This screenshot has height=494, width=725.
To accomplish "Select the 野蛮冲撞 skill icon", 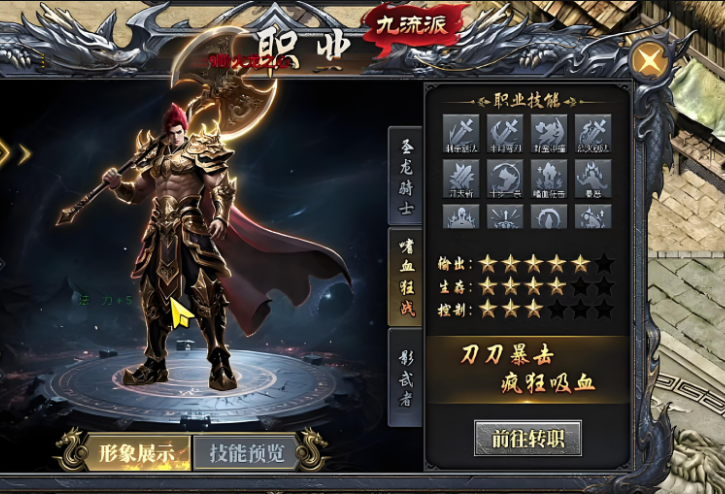I will click(x=548, y=132).
